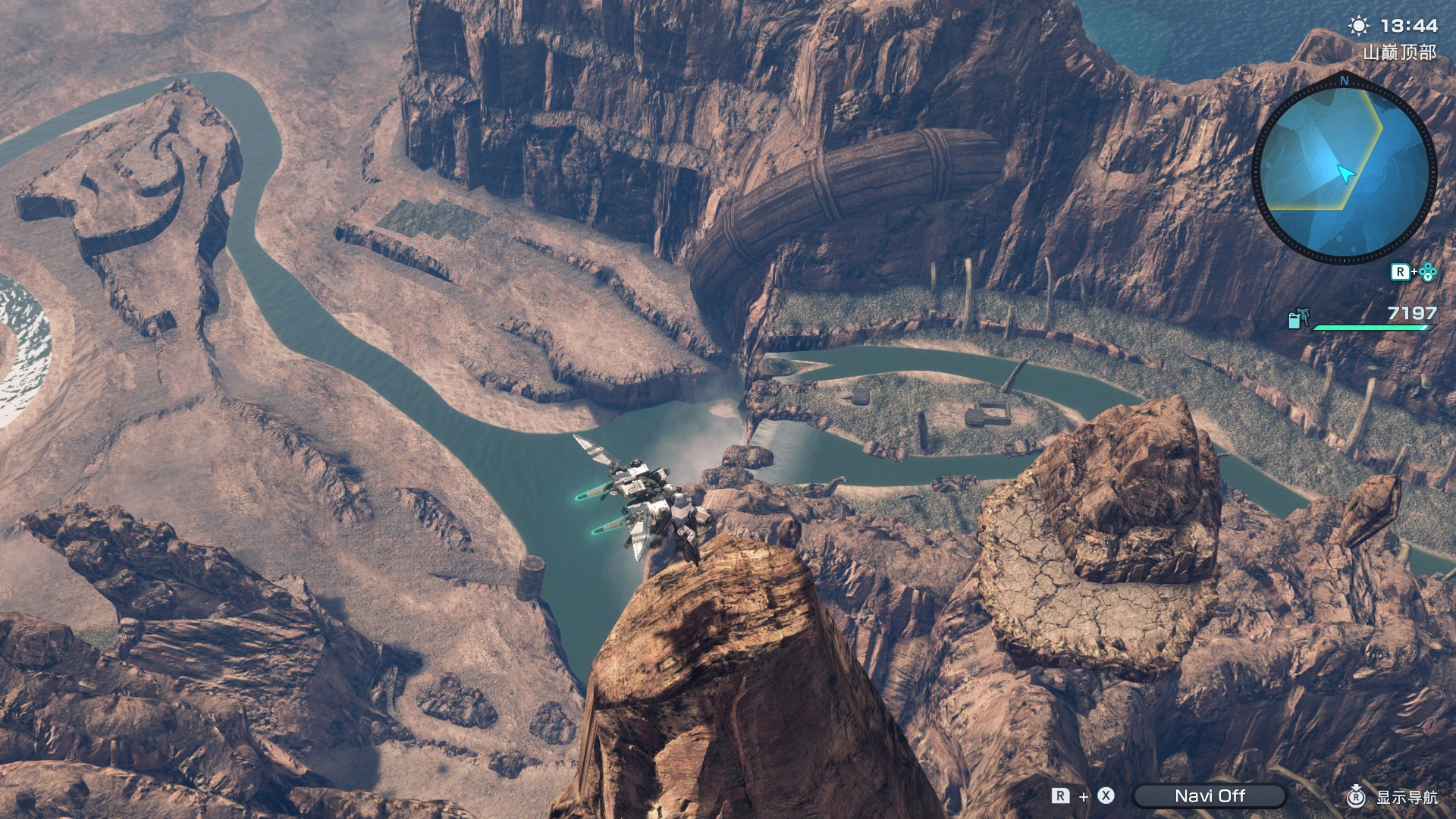The width and height of the screenshot is (1456, 819).
Task: Click the player arrow cursor on the minimap
Action: [x=1346, y=172]
